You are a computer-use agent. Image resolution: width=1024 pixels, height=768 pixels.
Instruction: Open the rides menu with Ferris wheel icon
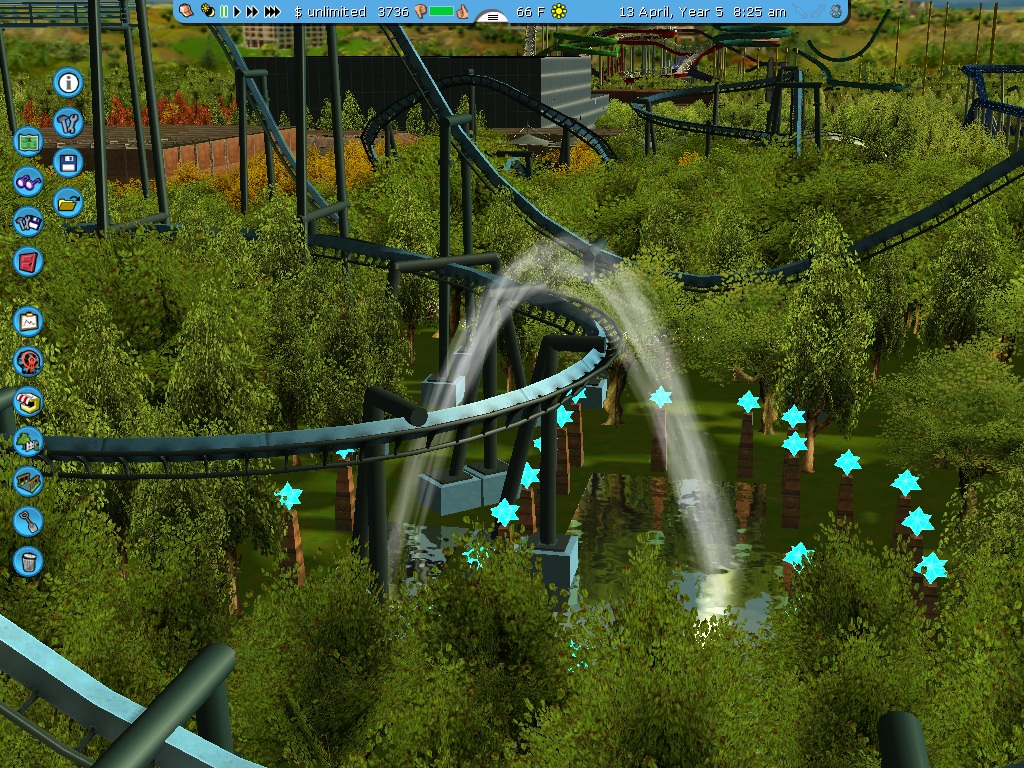tap(28, 361)
